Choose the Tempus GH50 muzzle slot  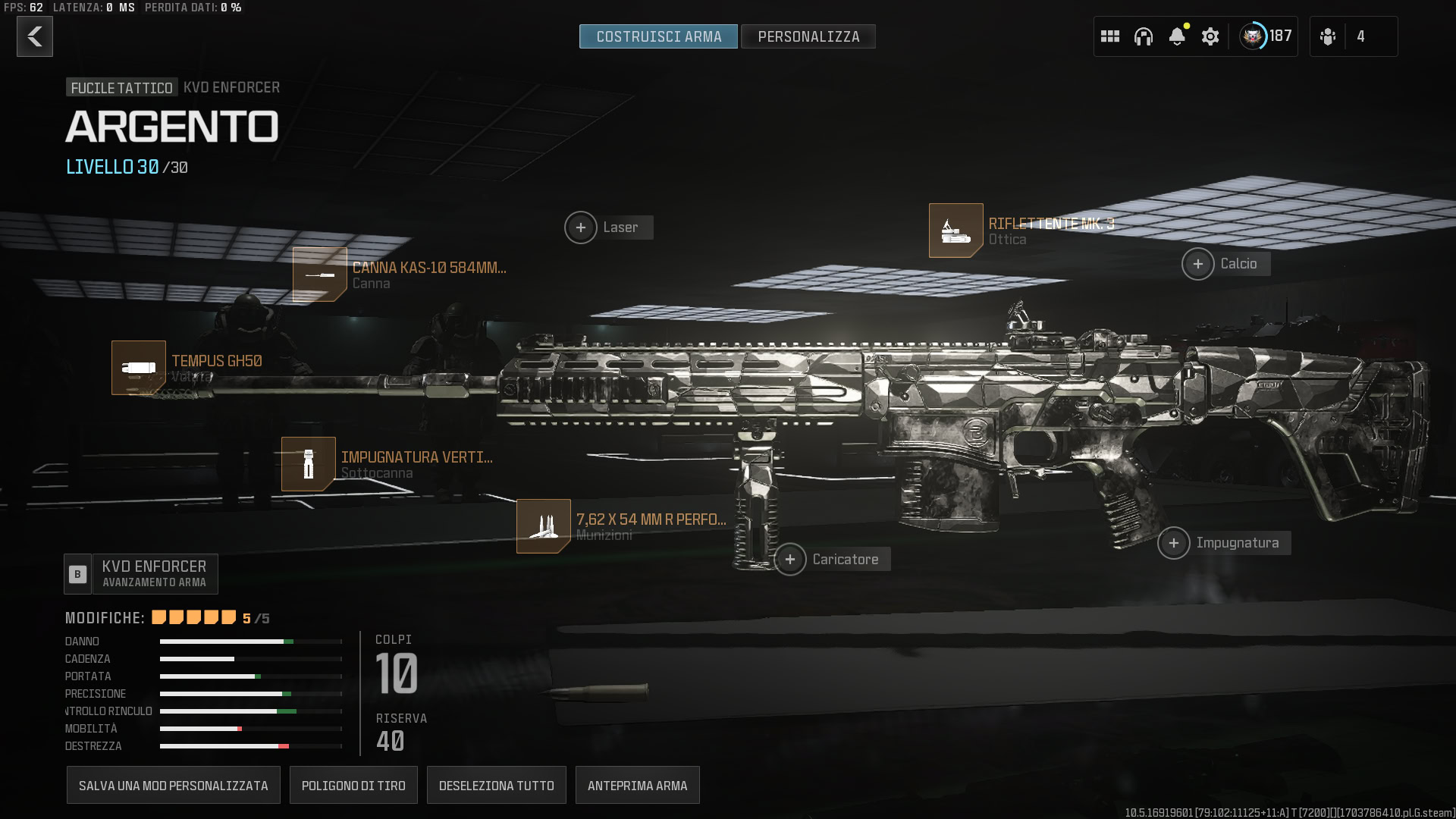[x=139, y=368]
